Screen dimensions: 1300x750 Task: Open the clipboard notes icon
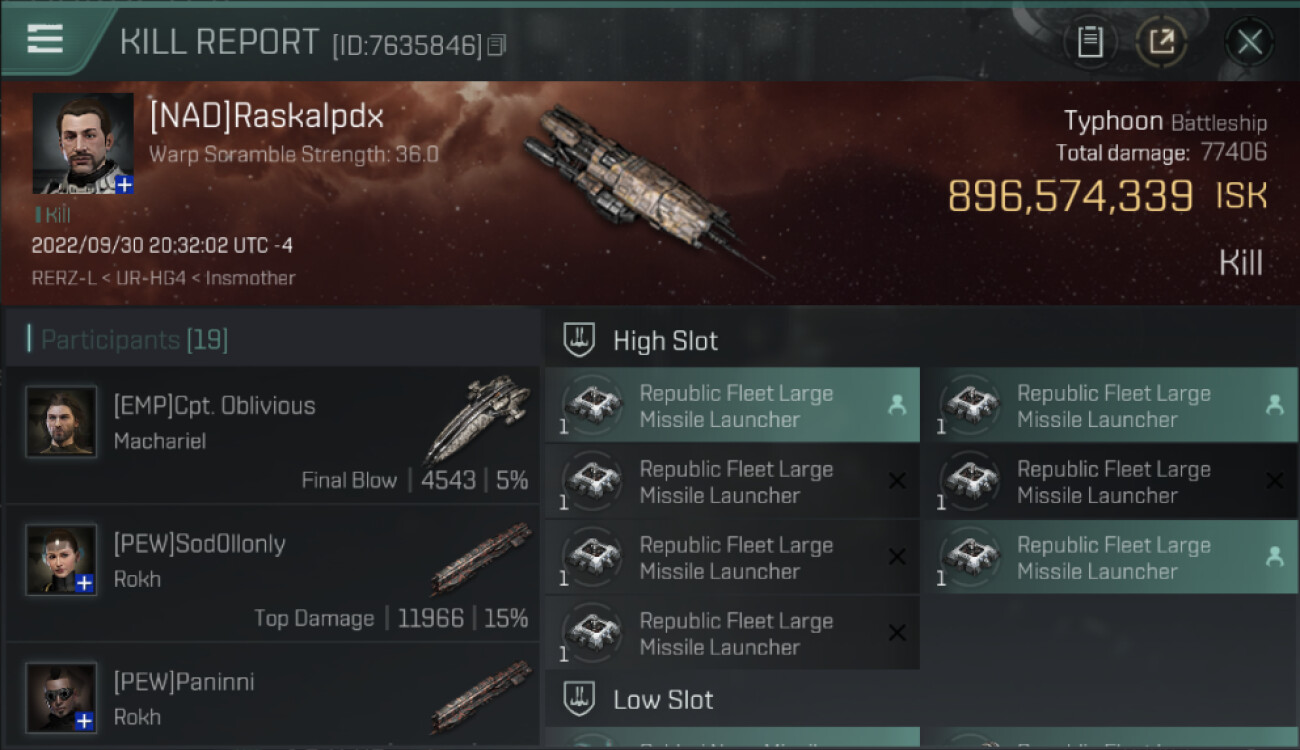[x=1090, y=42]
